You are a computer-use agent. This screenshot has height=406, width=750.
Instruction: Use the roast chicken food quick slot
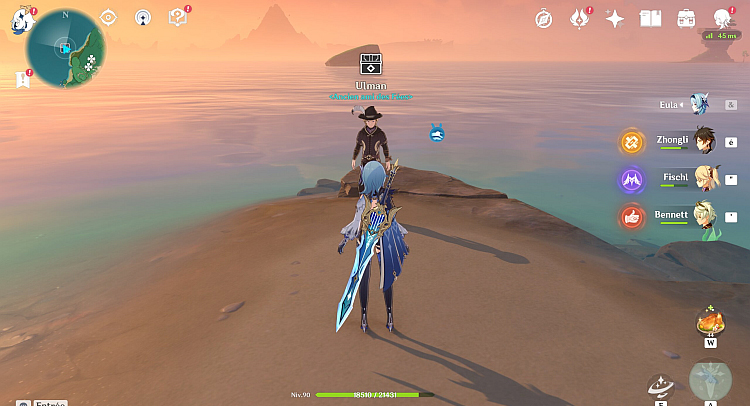pyautogui.click(x=710, y=322)
